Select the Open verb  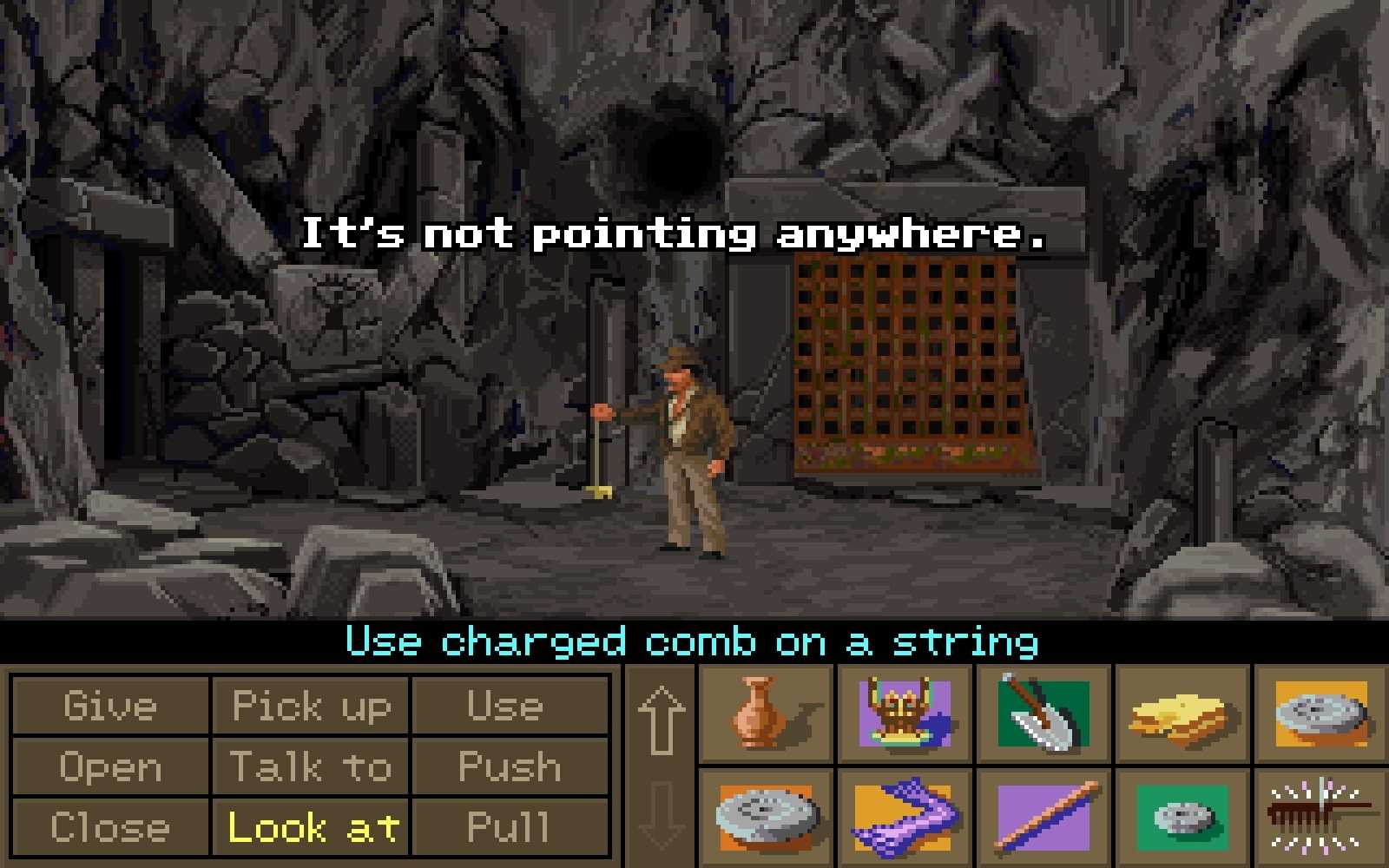[x=110, y=767]
